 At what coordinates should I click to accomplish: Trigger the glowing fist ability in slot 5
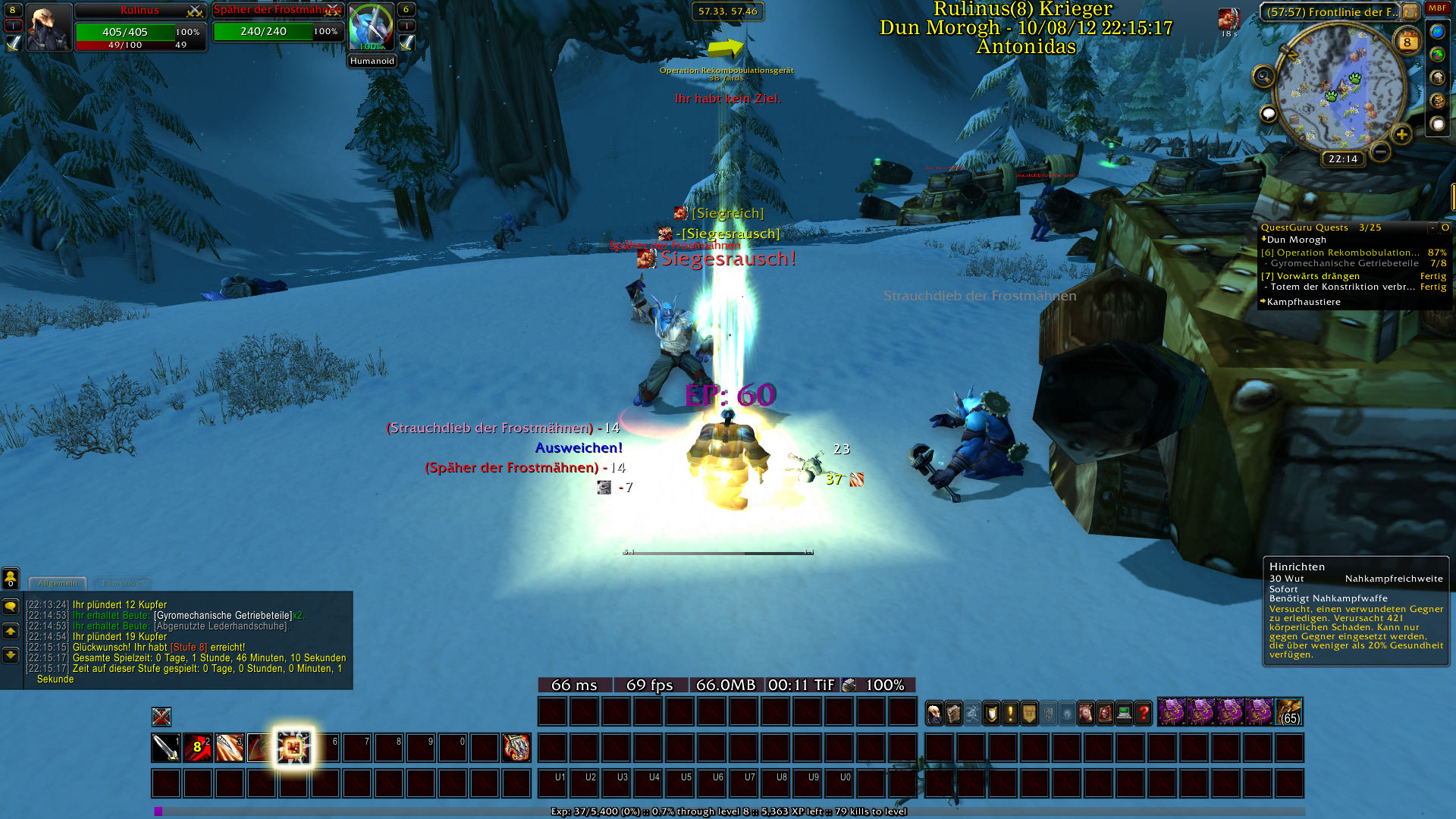293,748
